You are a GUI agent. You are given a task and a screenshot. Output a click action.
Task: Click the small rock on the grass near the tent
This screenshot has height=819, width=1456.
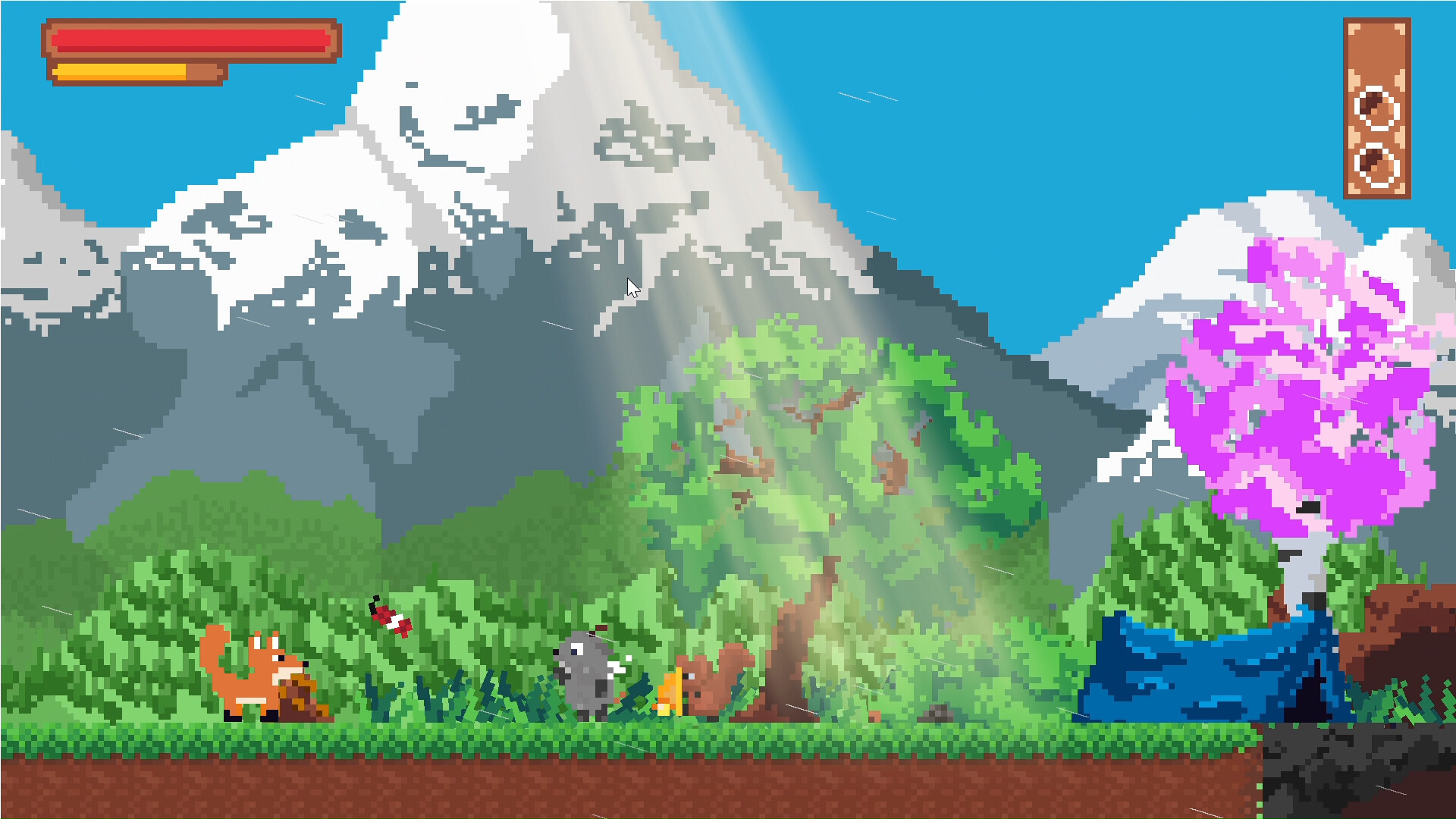pyautogui.click(x=934, y=712)
